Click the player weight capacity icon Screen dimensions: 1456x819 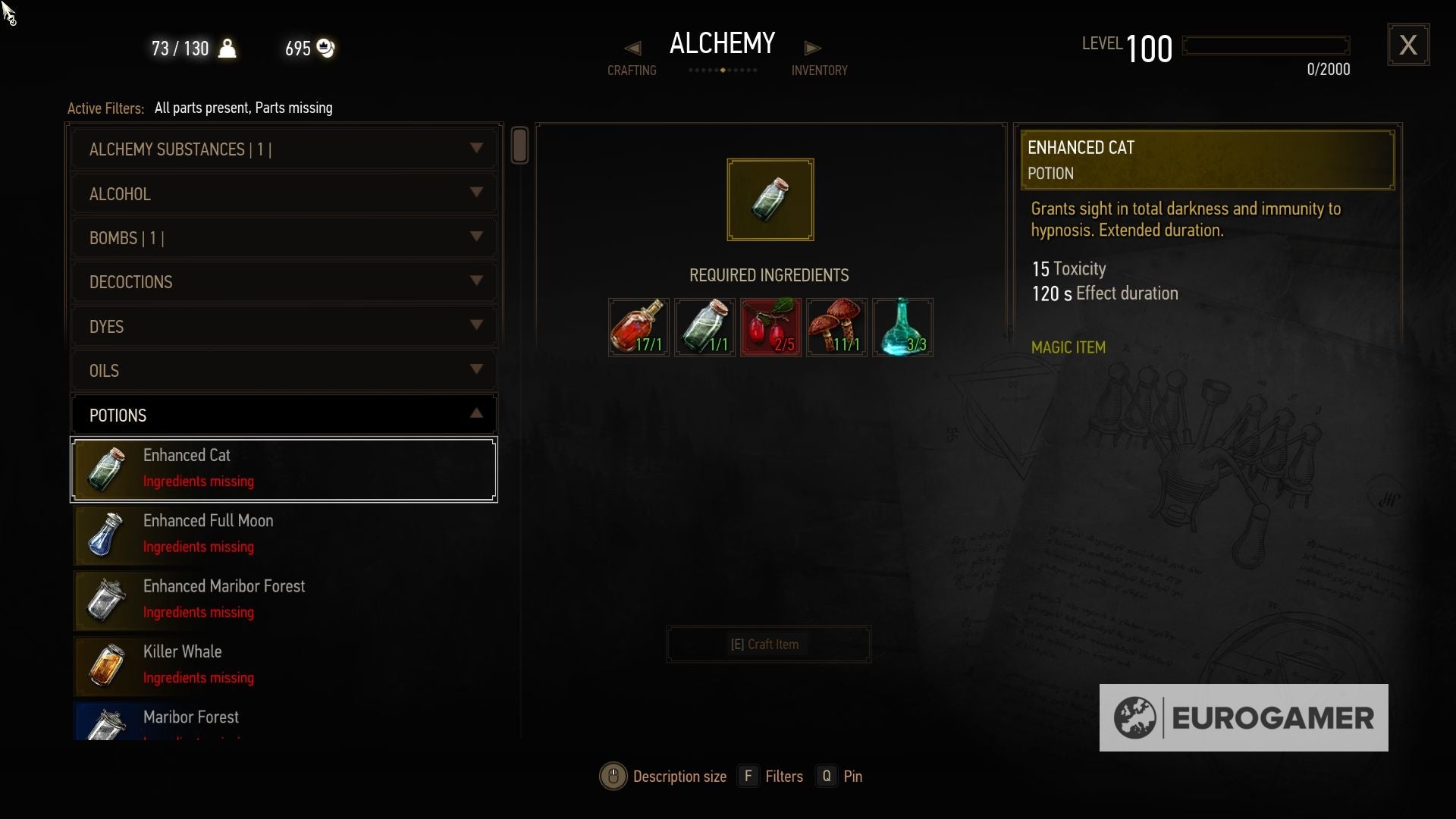click(228, 48)
